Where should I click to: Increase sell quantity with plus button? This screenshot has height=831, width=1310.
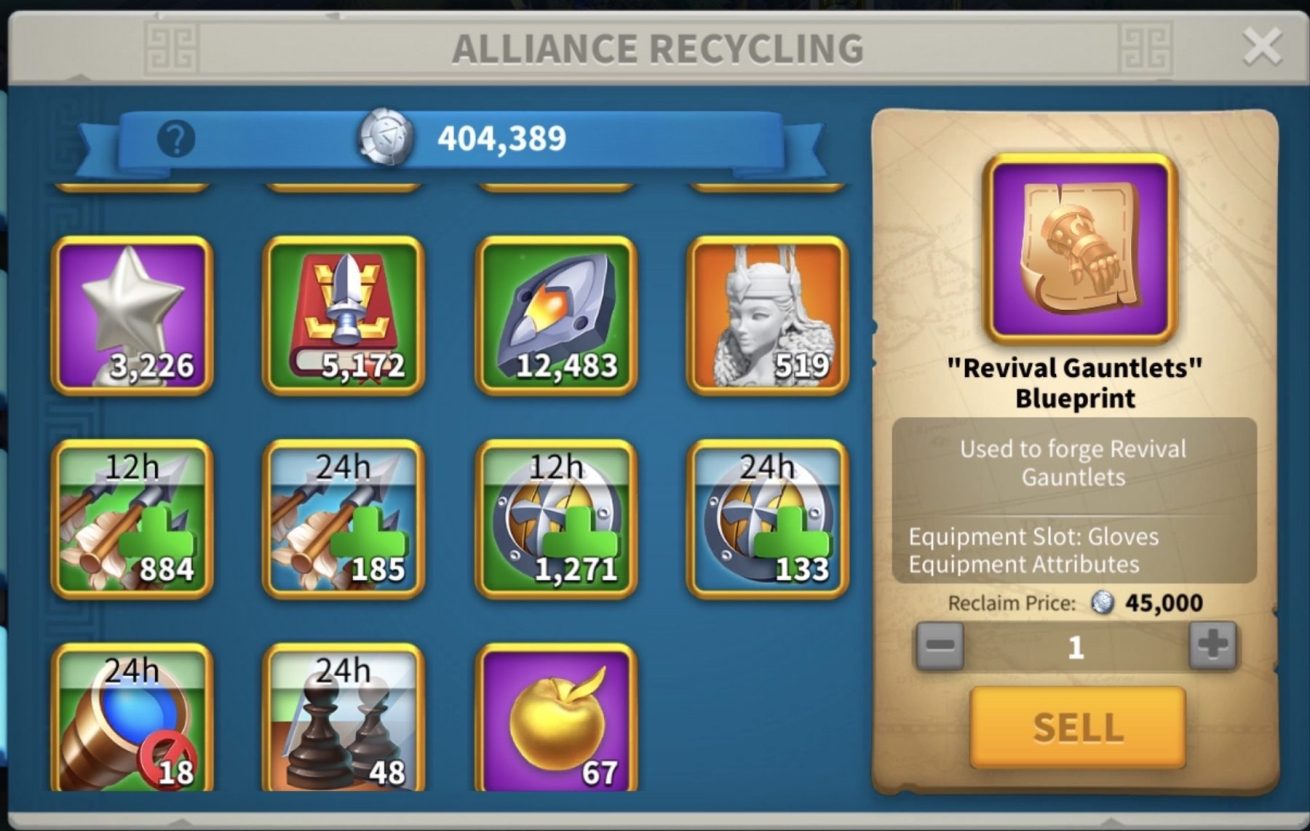pos(1213,647)
